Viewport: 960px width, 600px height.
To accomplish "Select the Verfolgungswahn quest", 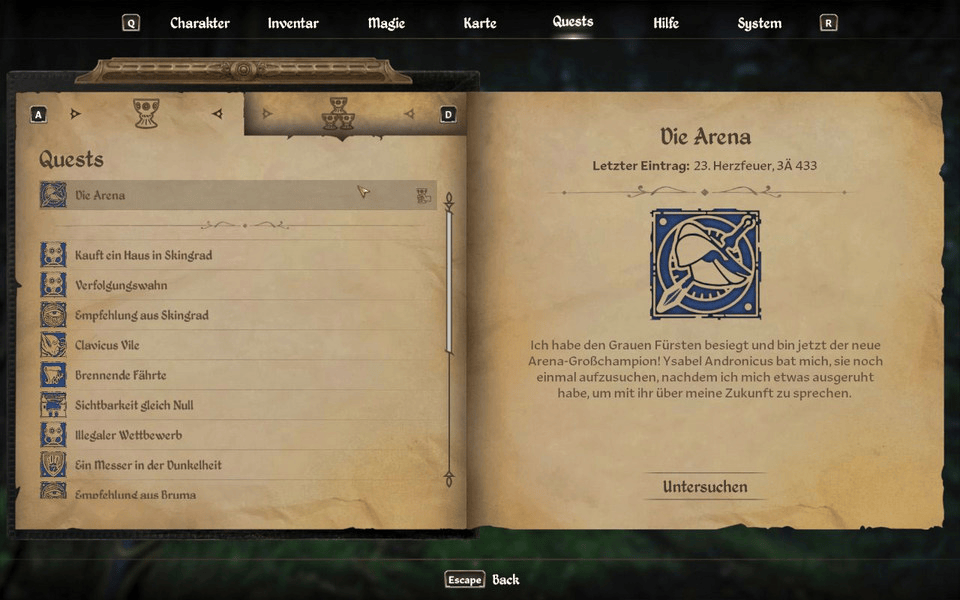I will [237, 285].
